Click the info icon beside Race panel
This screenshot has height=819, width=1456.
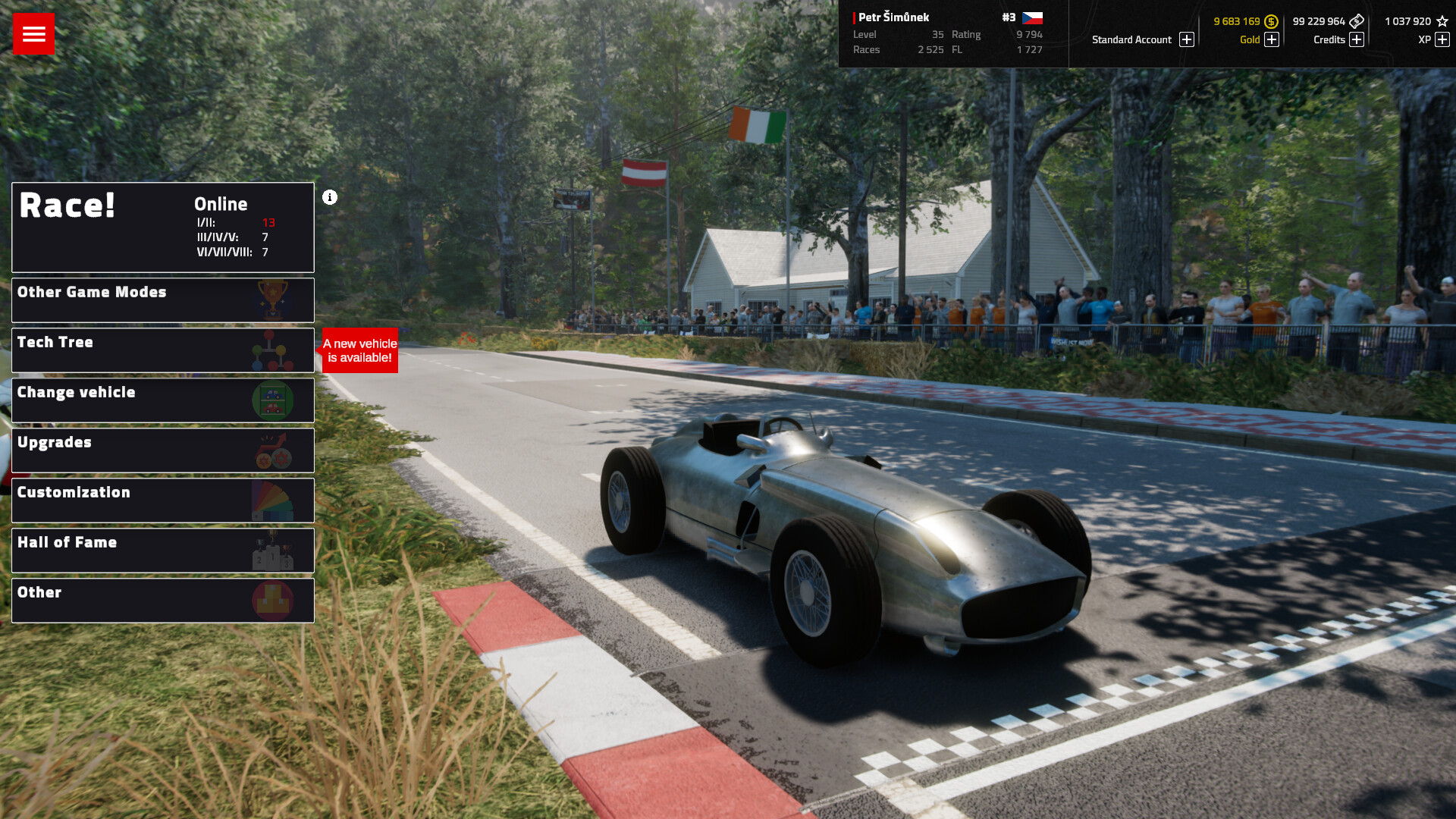point(330,197)
